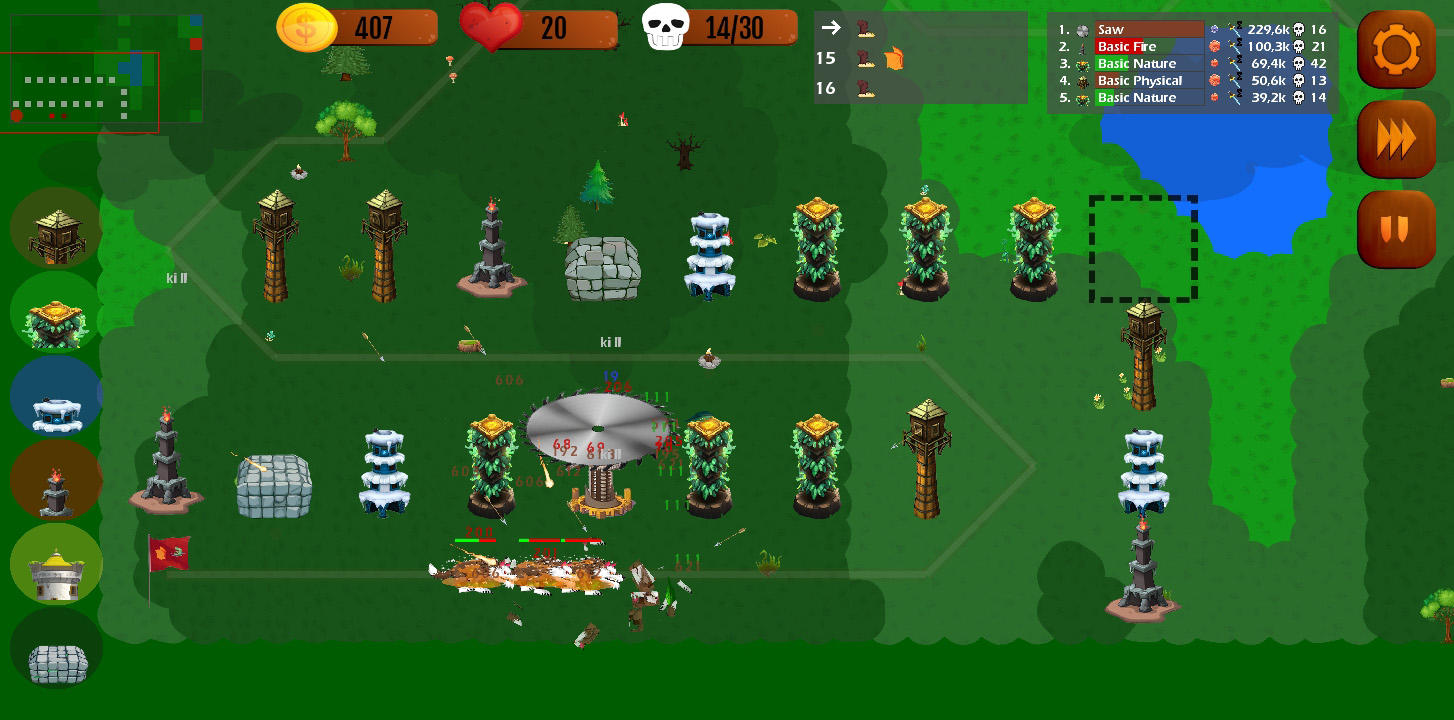Open the settings gear menu

[x=1396, y=50]
